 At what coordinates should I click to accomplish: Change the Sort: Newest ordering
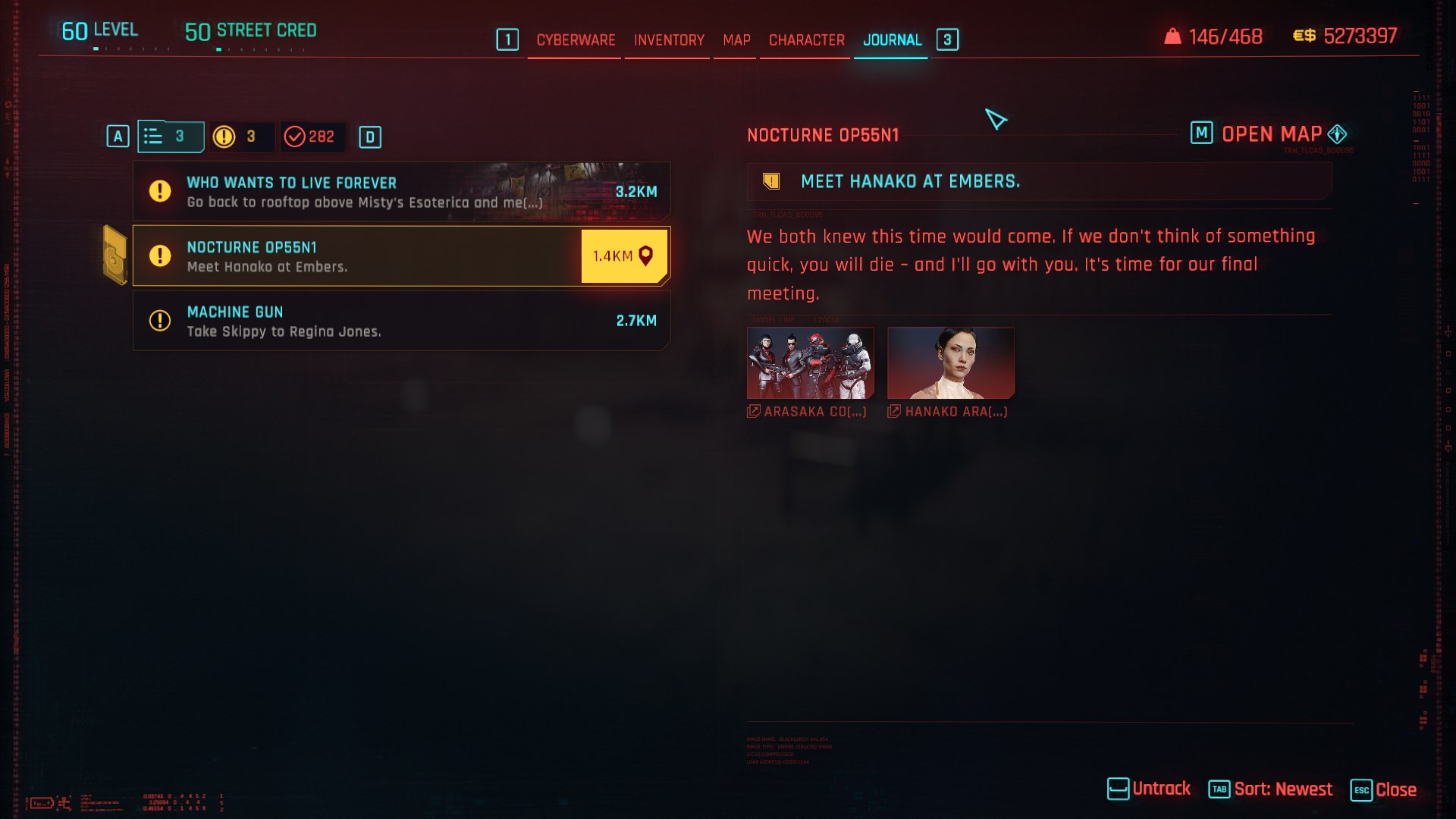[x=1270, y=789]
